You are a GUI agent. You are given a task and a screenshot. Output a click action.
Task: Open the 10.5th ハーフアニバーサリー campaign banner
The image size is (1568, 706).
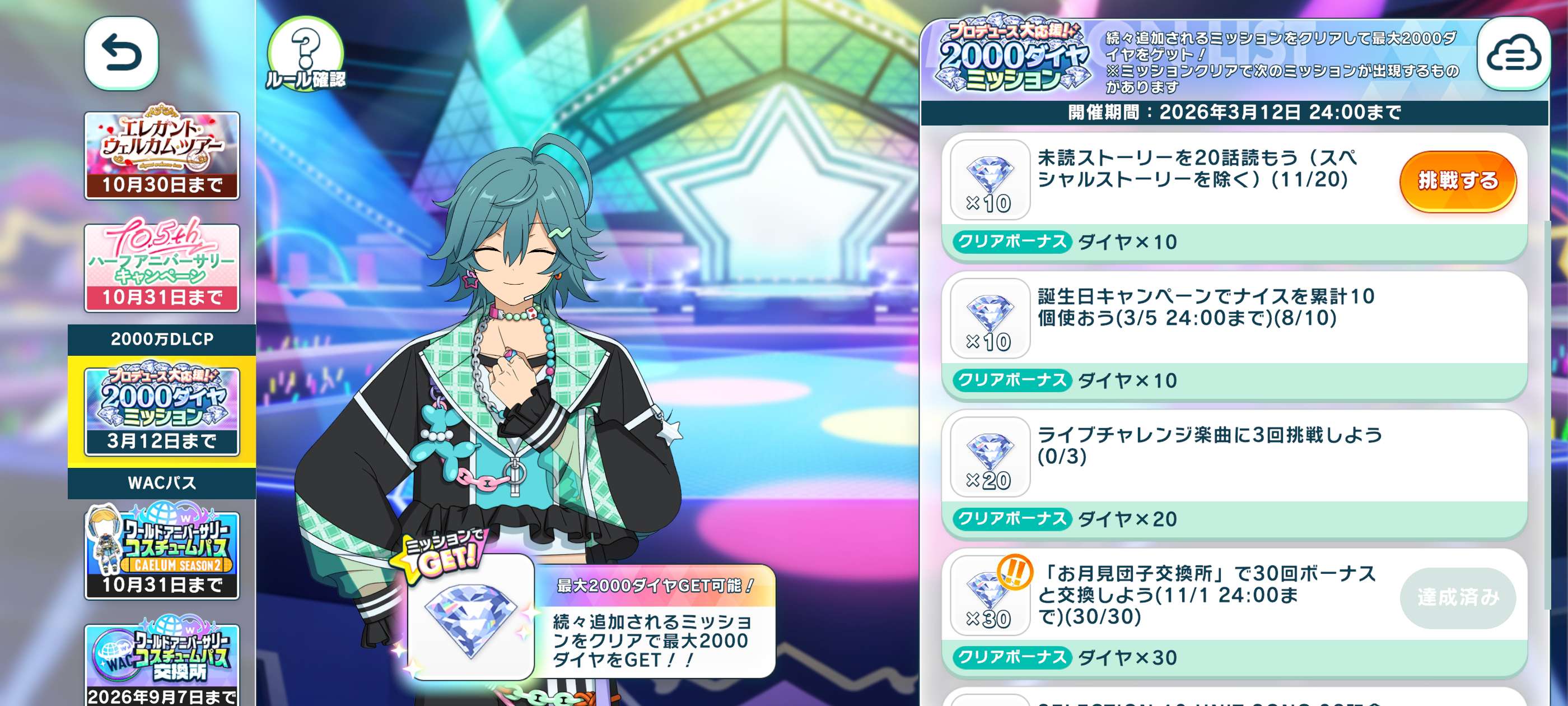point(162,267)
